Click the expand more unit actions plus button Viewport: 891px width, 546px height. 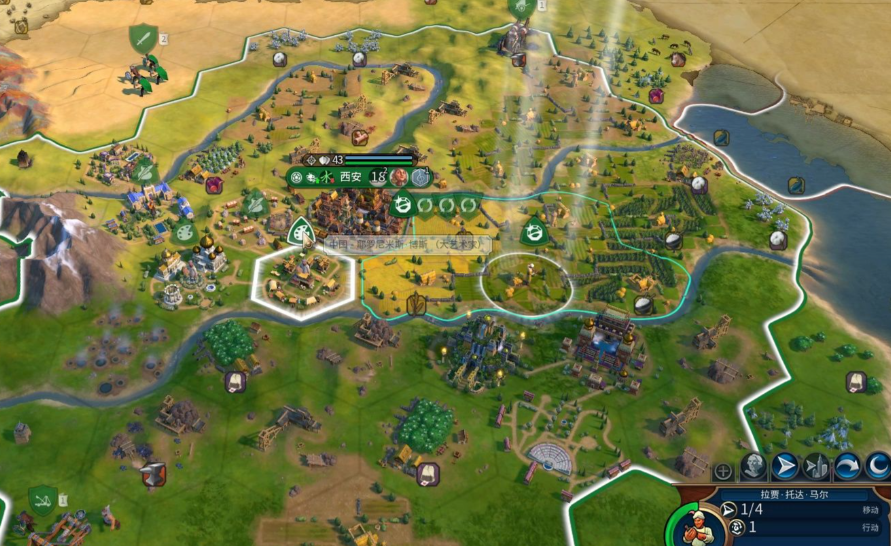click(723, 470)
